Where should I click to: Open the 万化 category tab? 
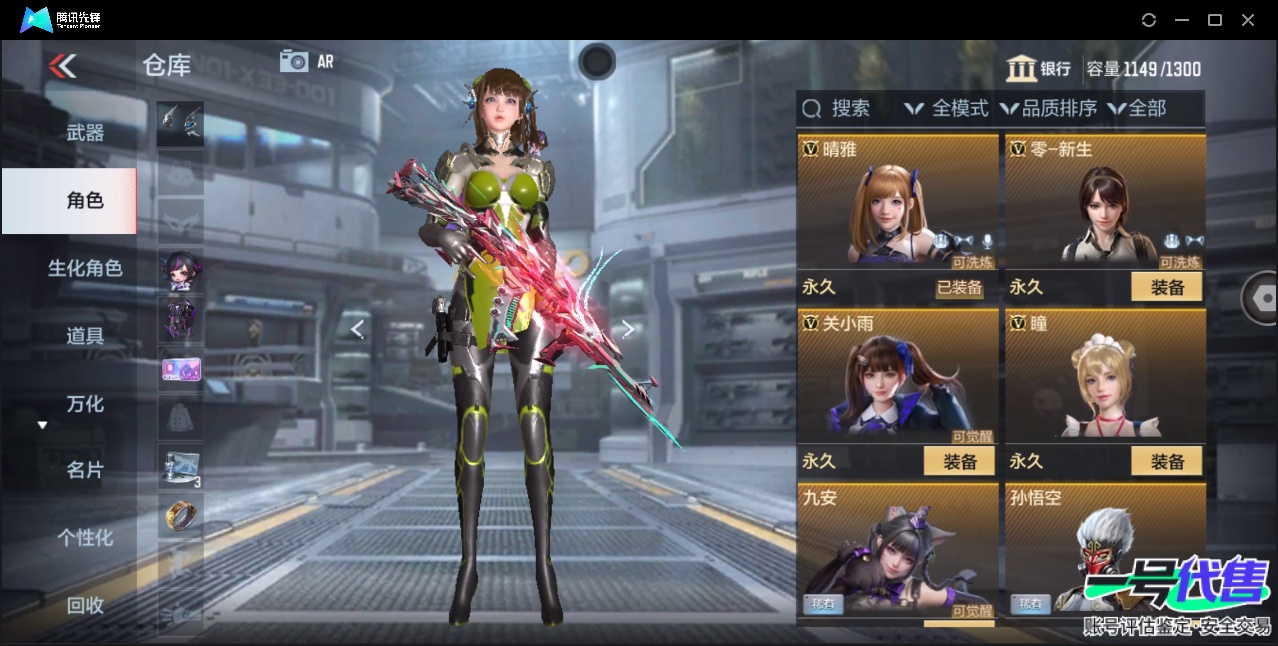(x=85, y=404)
